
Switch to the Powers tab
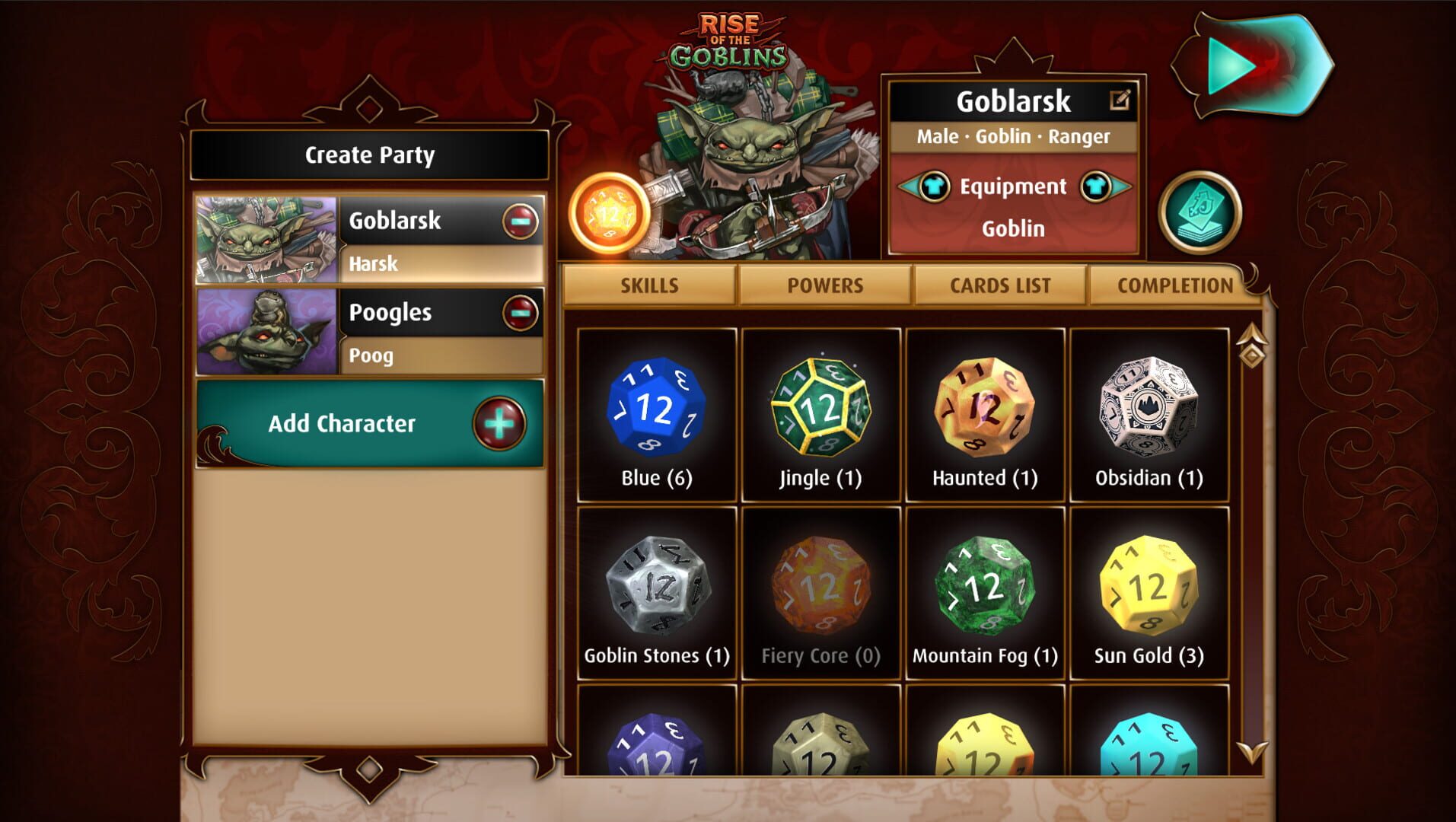[x=825, y=285]
